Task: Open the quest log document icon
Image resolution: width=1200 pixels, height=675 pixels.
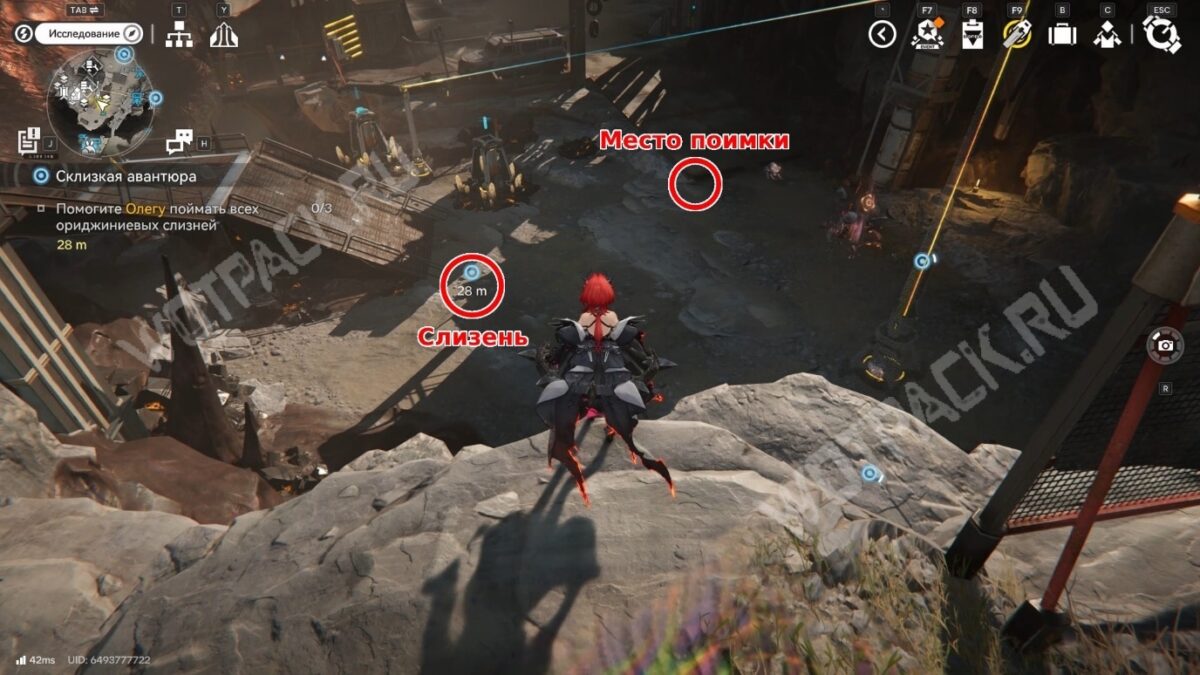Action: (29, 143)
